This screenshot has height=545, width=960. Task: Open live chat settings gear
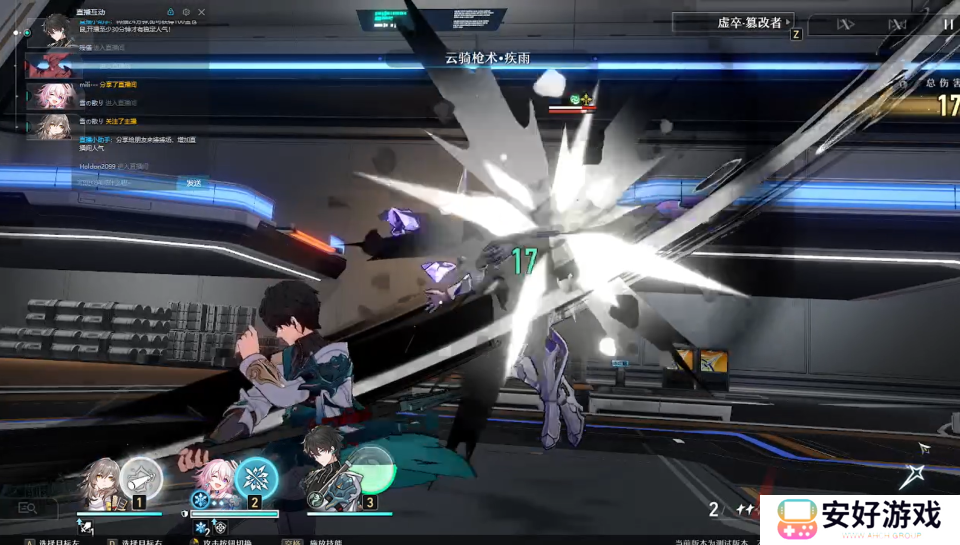tap(186, 12)
